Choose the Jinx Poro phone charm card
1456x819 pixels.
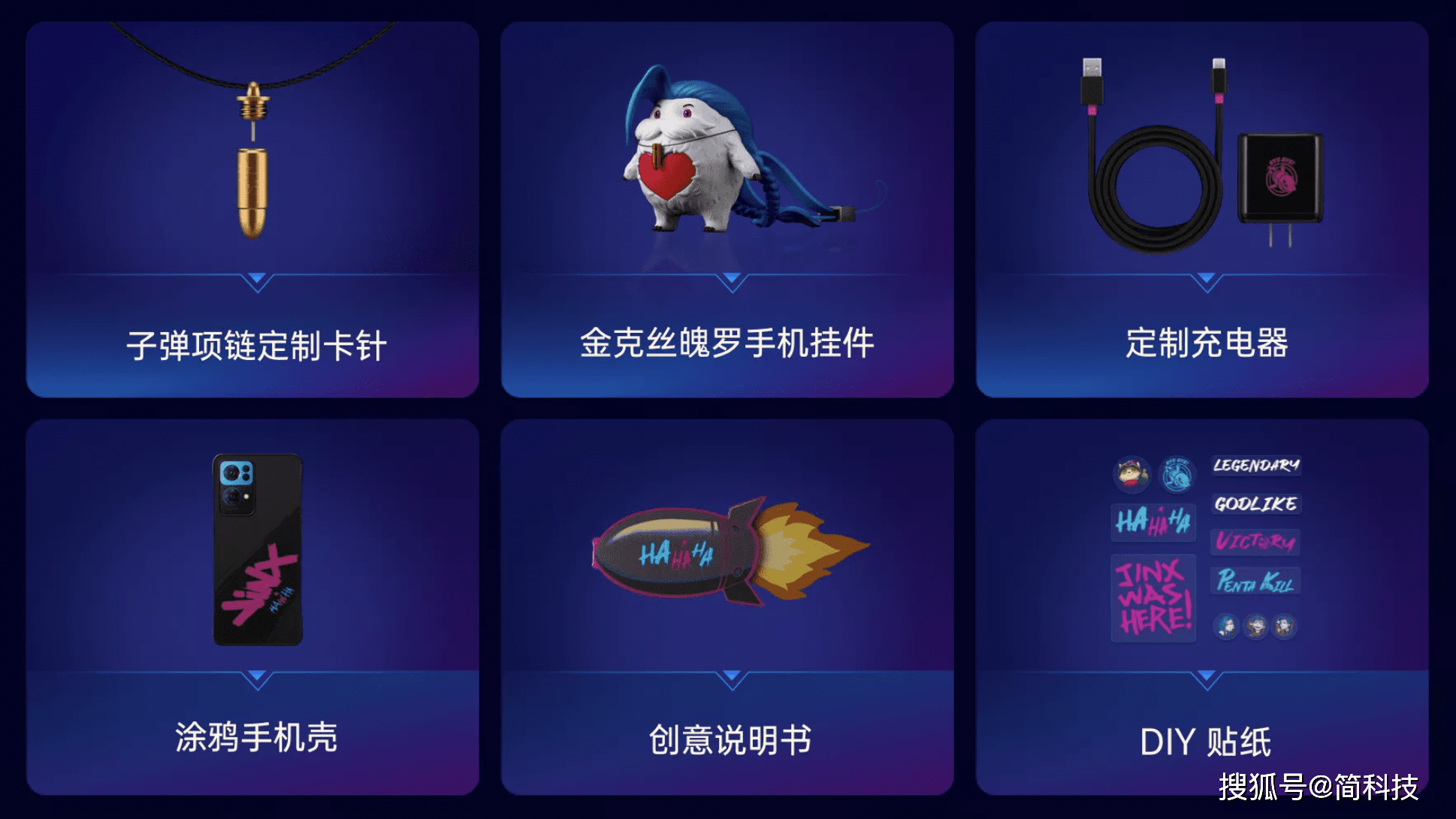pos(727,209)
